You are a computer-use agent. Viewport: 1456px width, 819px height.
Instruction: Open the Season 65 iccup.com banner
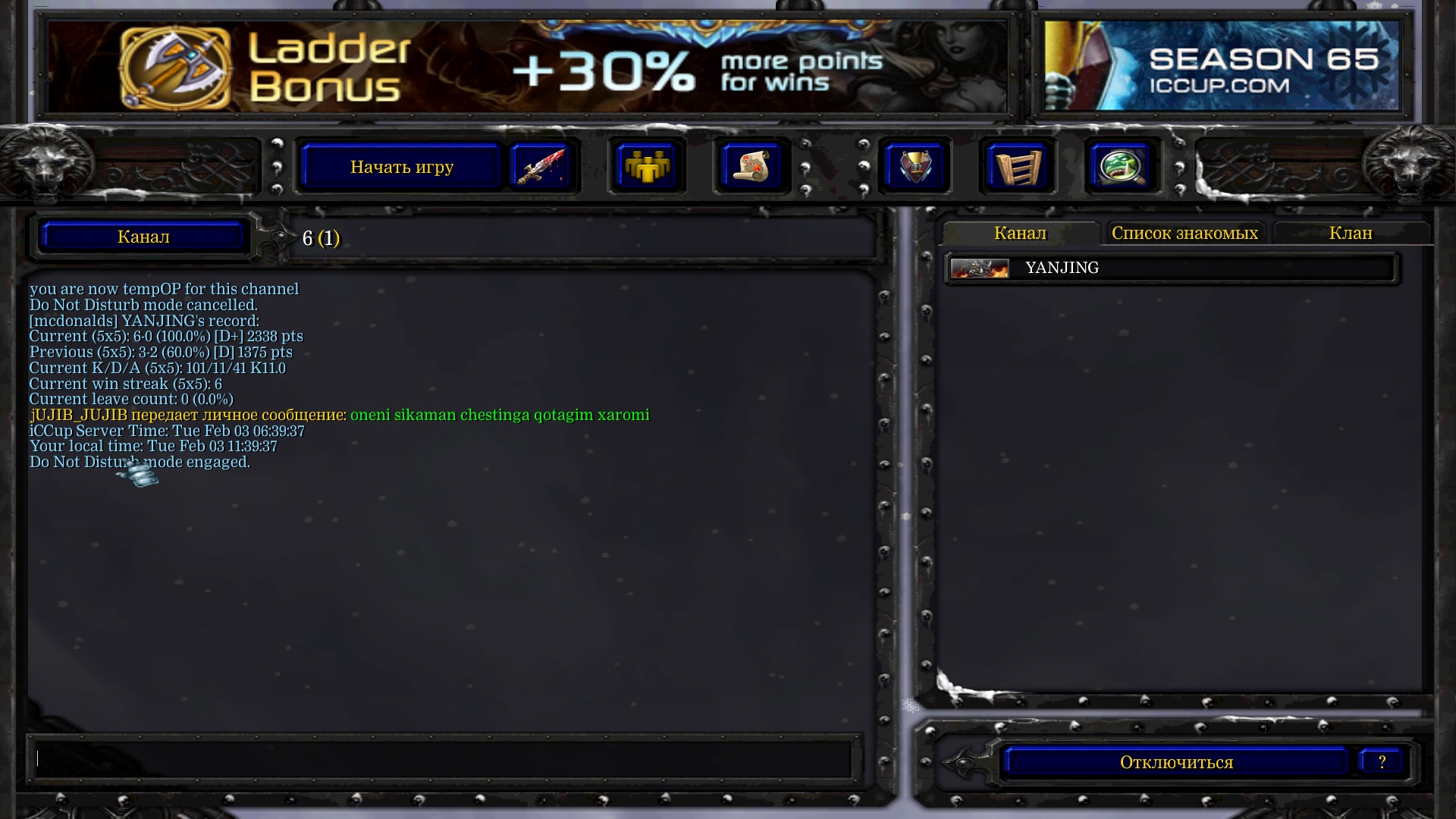click(1221, 67)
